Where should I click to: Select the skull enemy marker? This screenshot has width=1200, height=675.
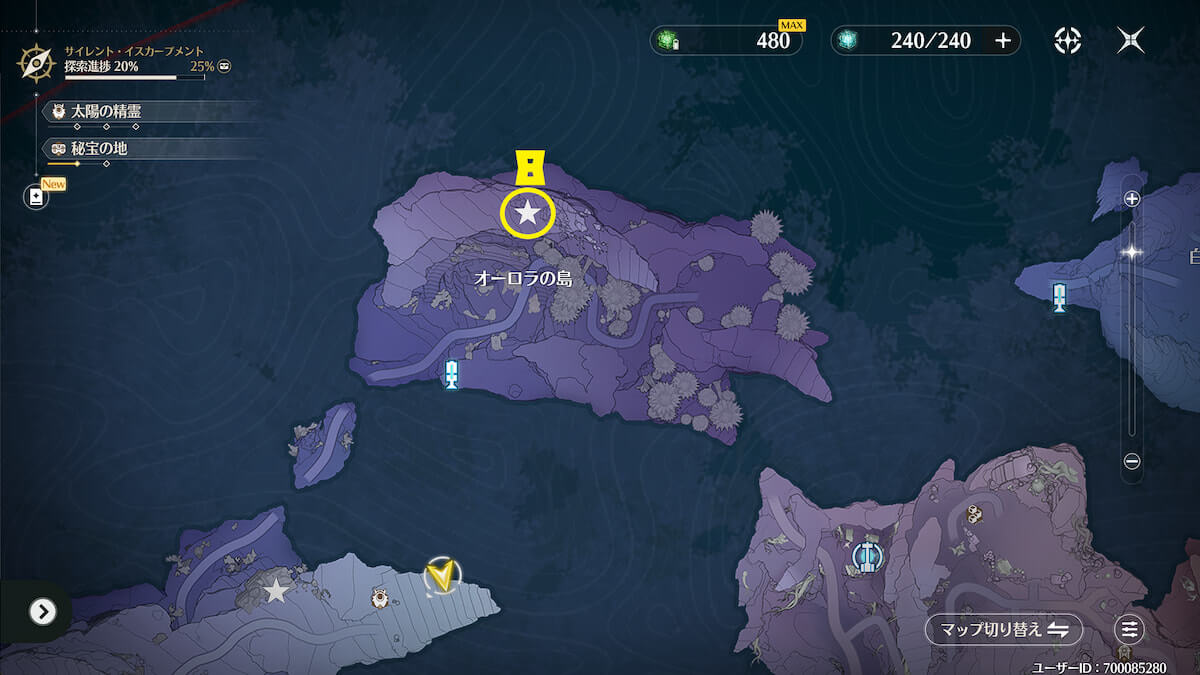pos(973,514)
